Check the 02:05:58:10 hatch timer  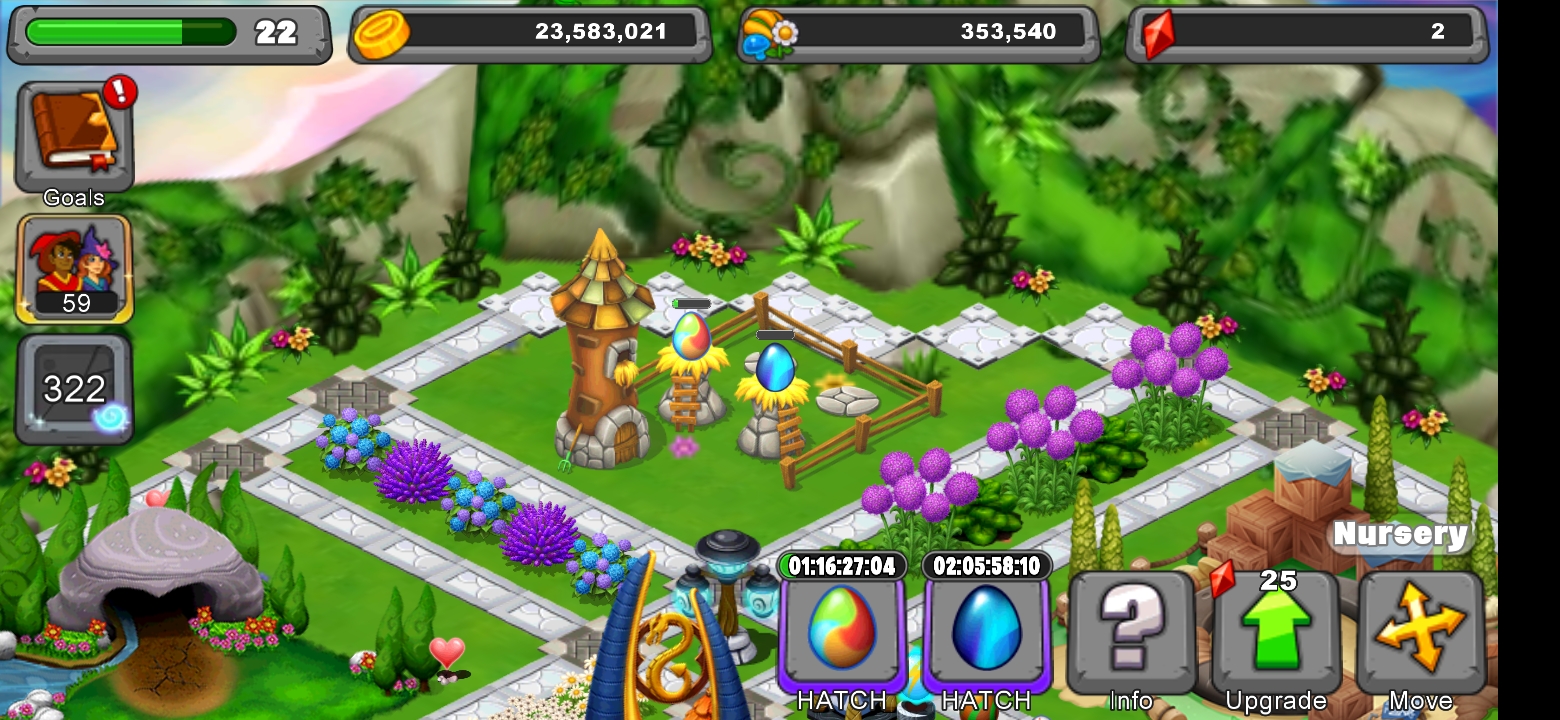985,565
